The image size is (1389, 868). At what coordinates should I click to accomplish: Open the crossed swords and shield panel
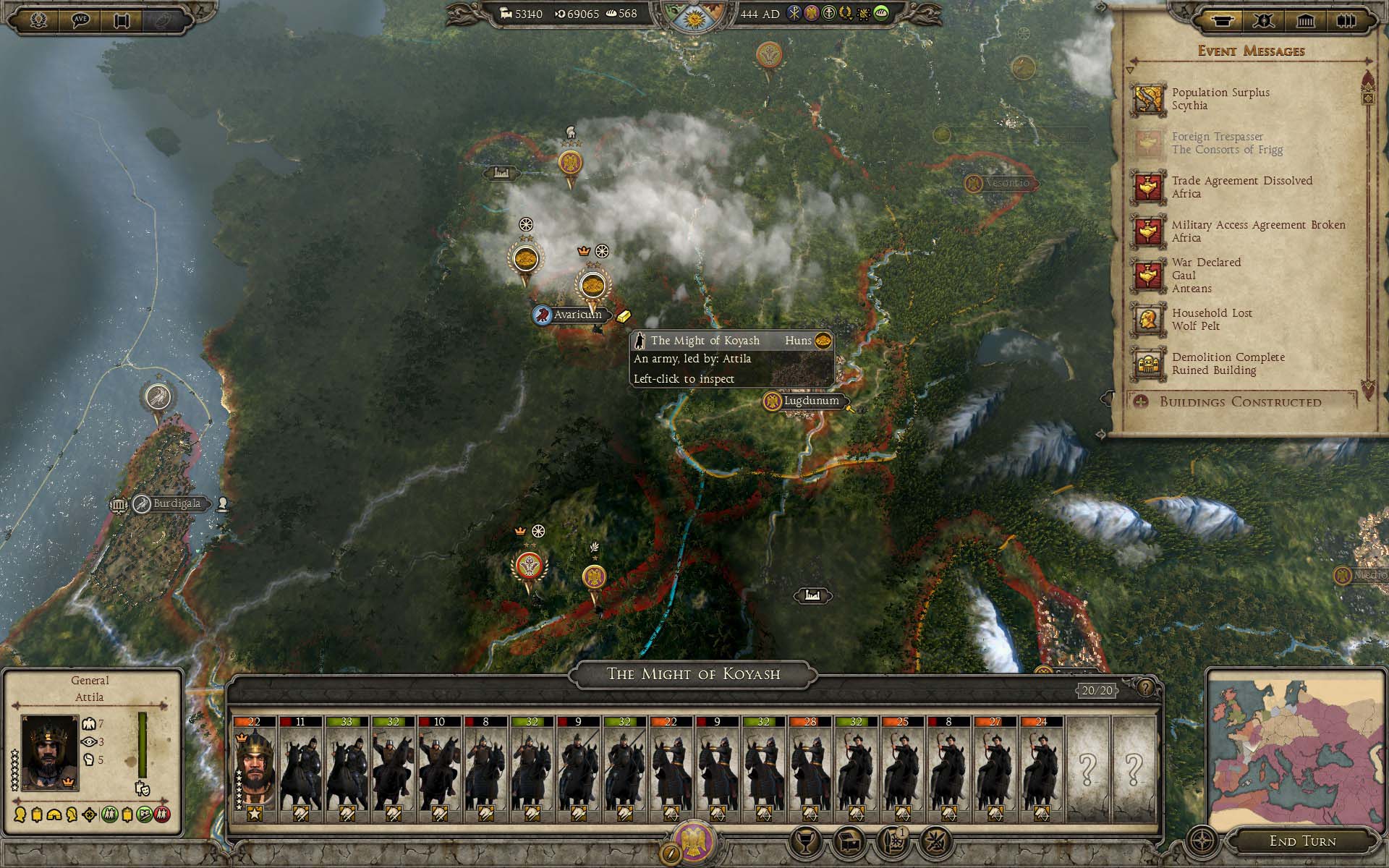pos(1264,20)
